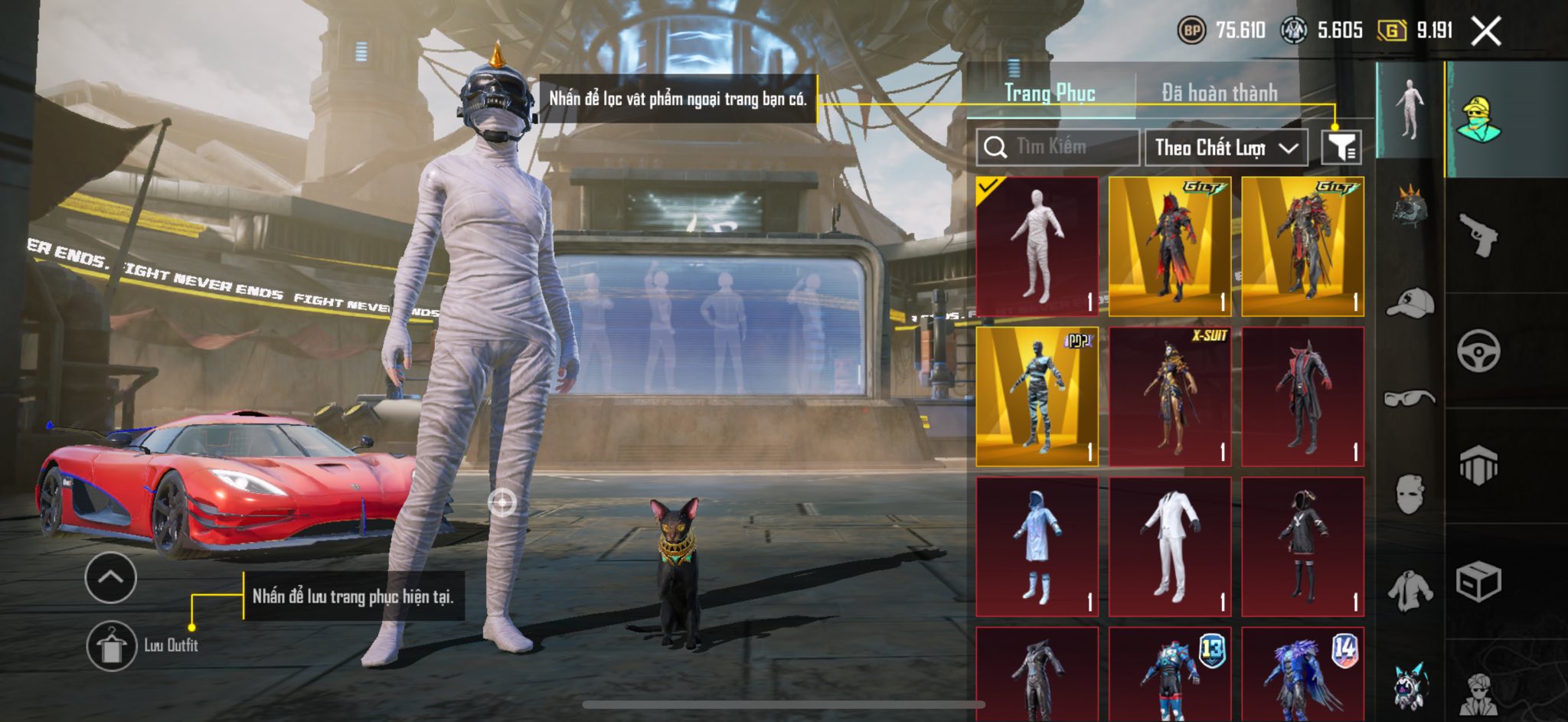This screenshot has width=1568, height=722.
Task: Click the up-arrow expand button
Action: coord(111,577)
